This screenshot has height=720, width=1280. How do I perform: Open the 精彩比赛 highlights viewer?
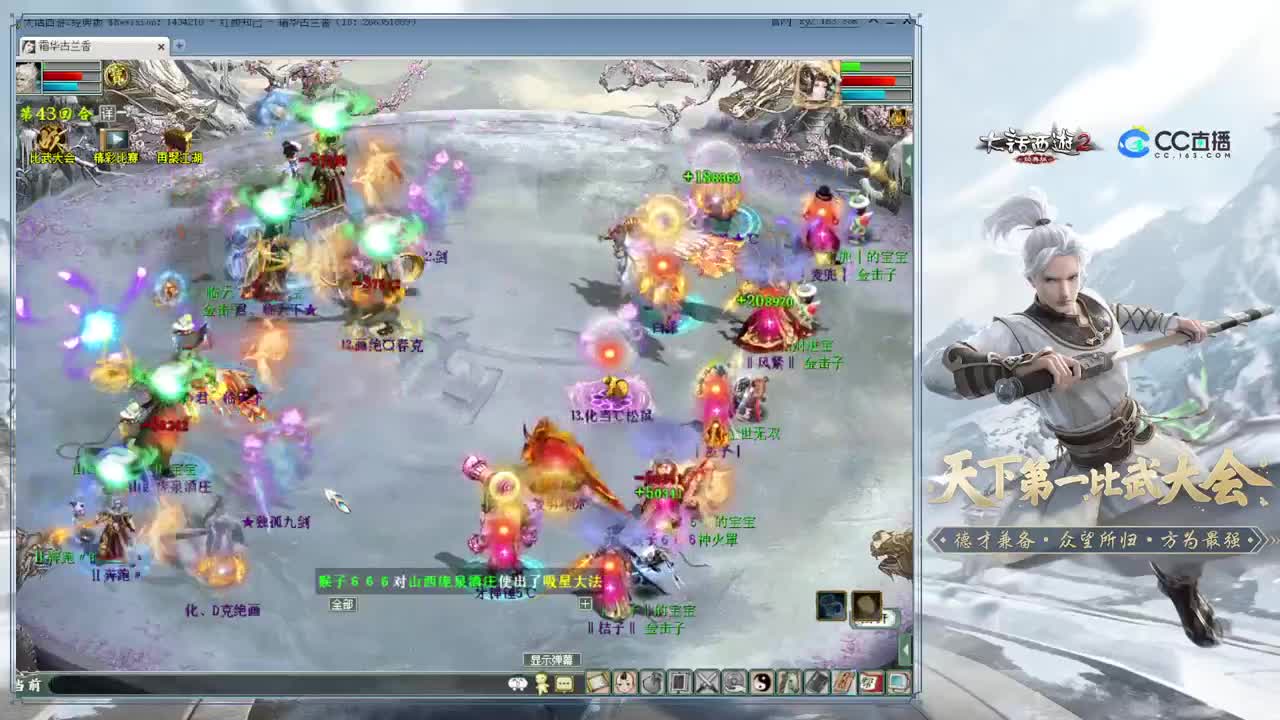click(113, 138)
